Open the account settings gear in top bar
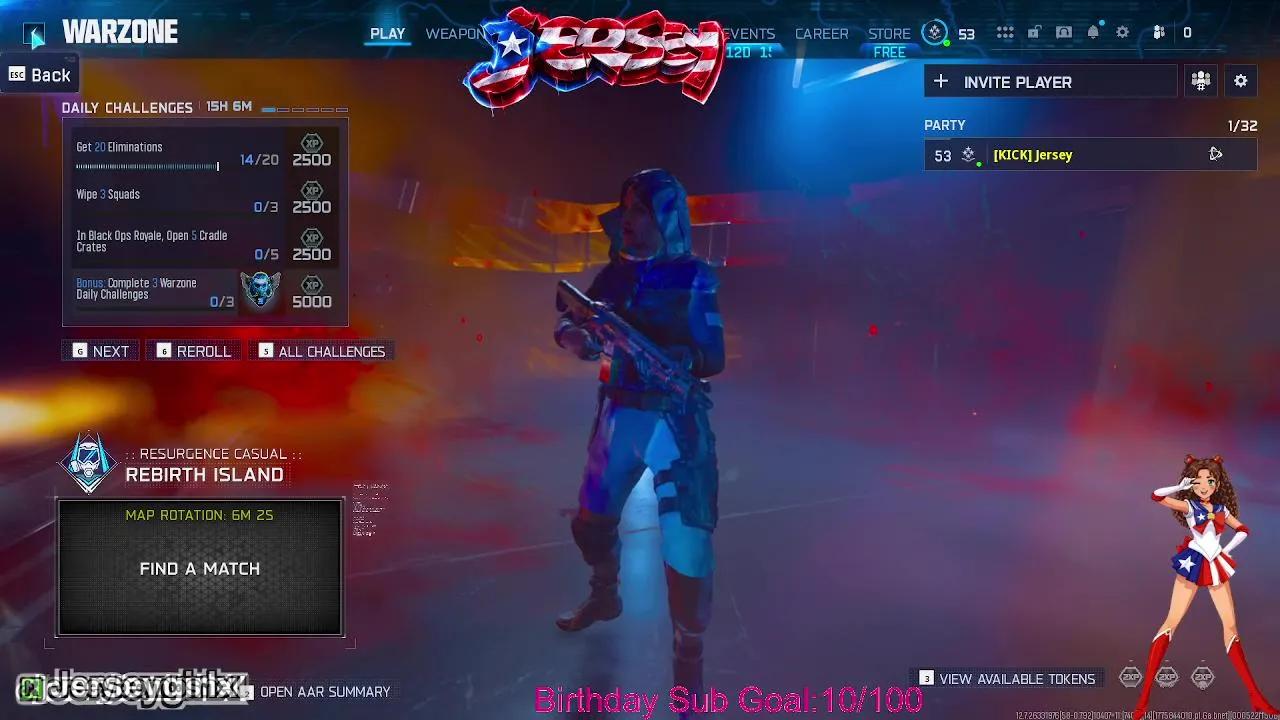1280x720 pixels. pyautogui.click(x=1122, y=32)
